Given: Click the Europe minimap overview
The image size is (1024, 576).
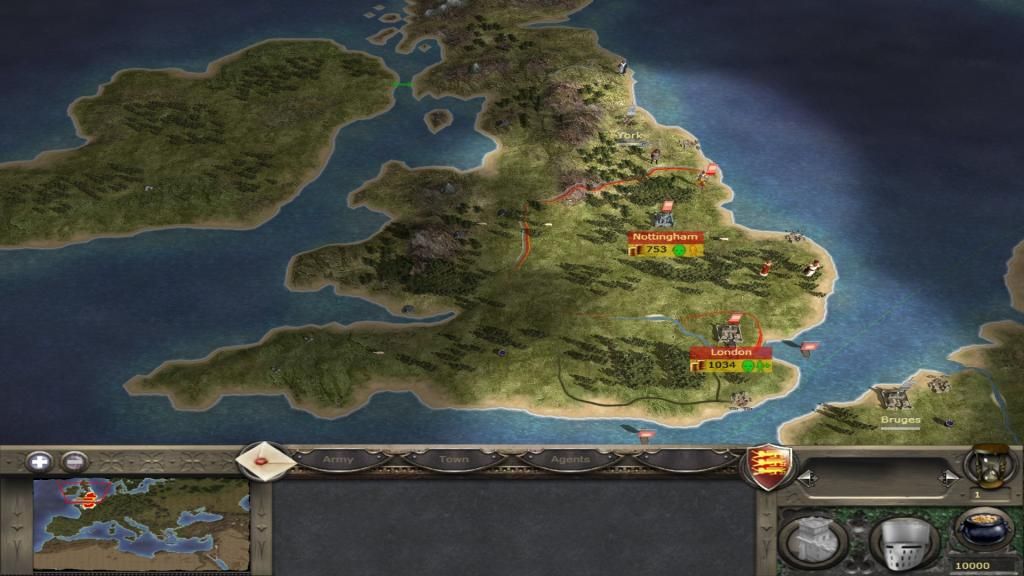Looking at the screenshot, I should [x=141, y=509].
